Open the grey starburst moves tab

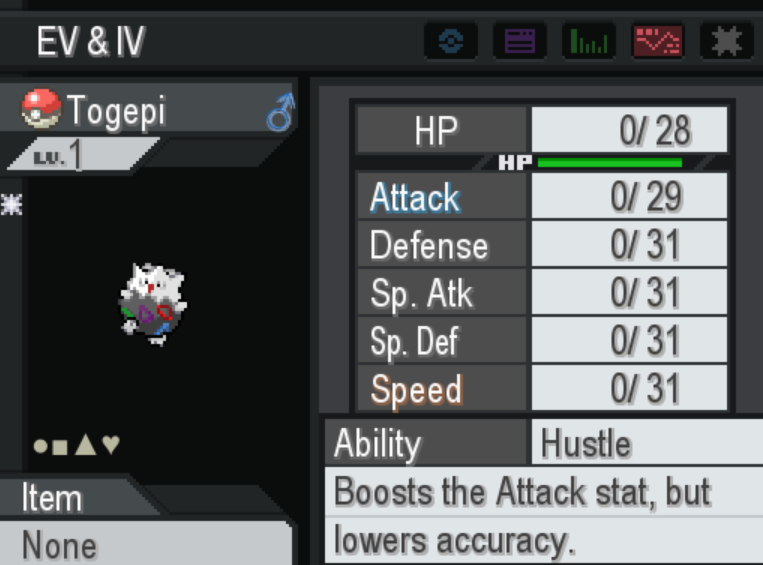pyautogui.click(x=726, y=41)
